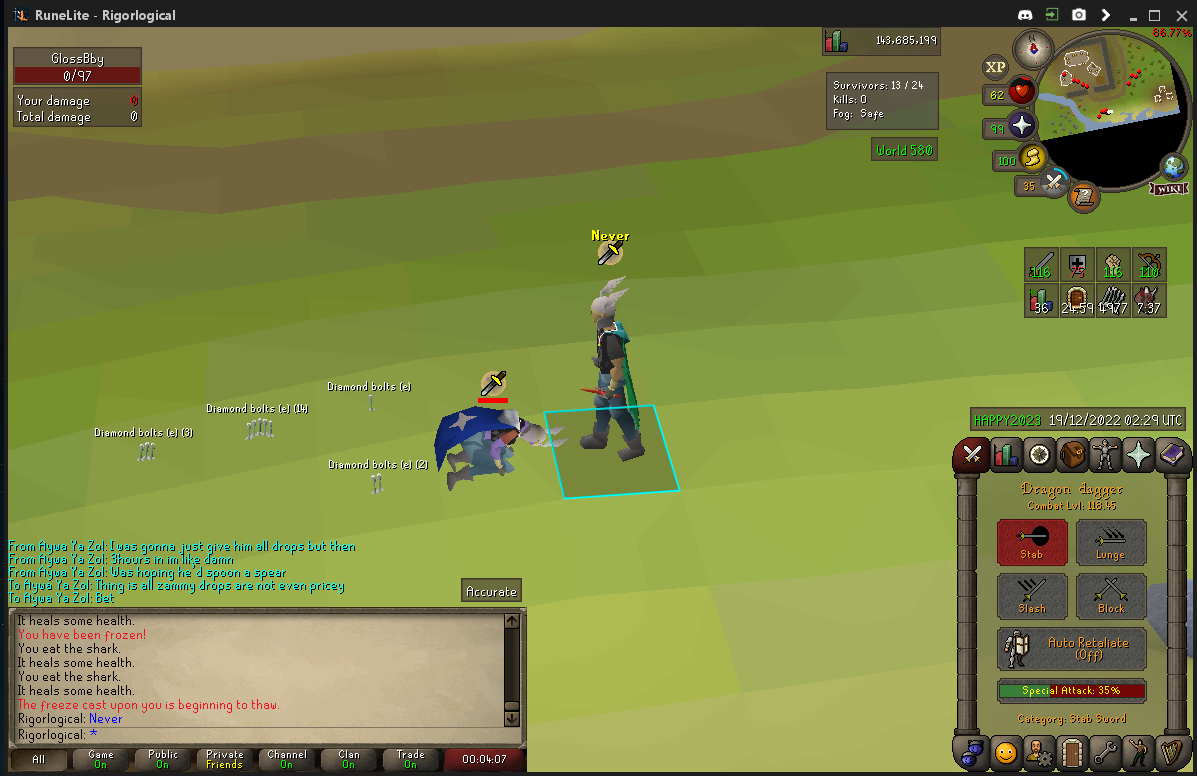
Task: Activate the Special Attack bar
Action: 1072,691
